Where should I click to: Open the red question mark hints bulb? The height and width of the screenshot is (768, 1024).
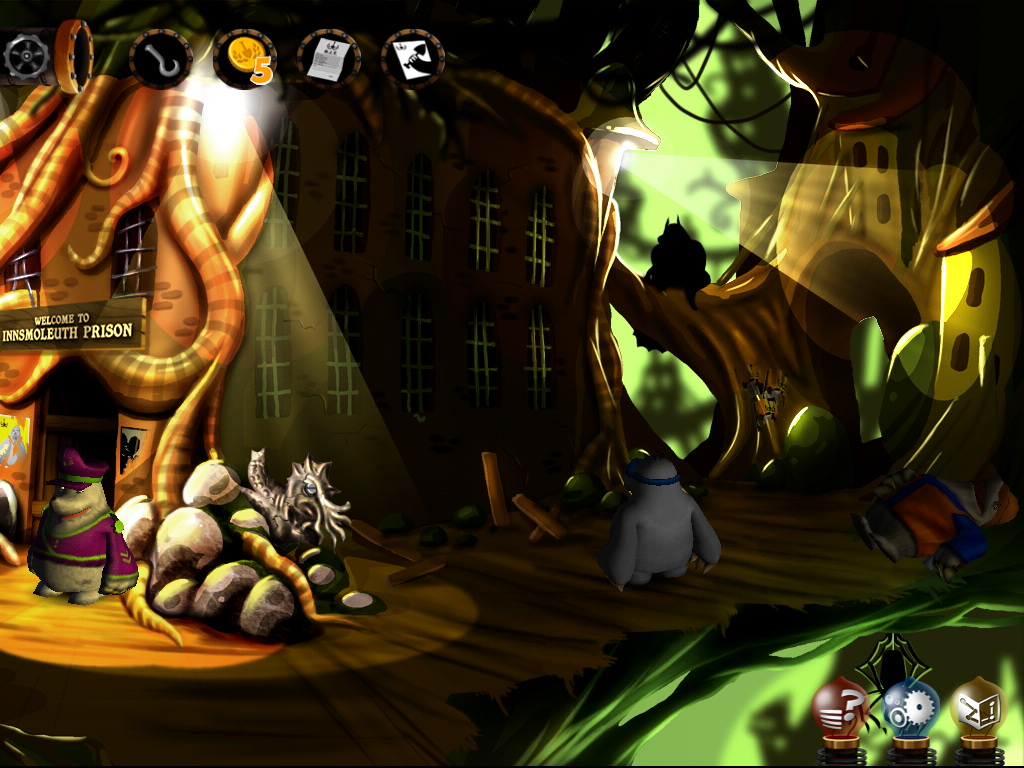point(839,707)
